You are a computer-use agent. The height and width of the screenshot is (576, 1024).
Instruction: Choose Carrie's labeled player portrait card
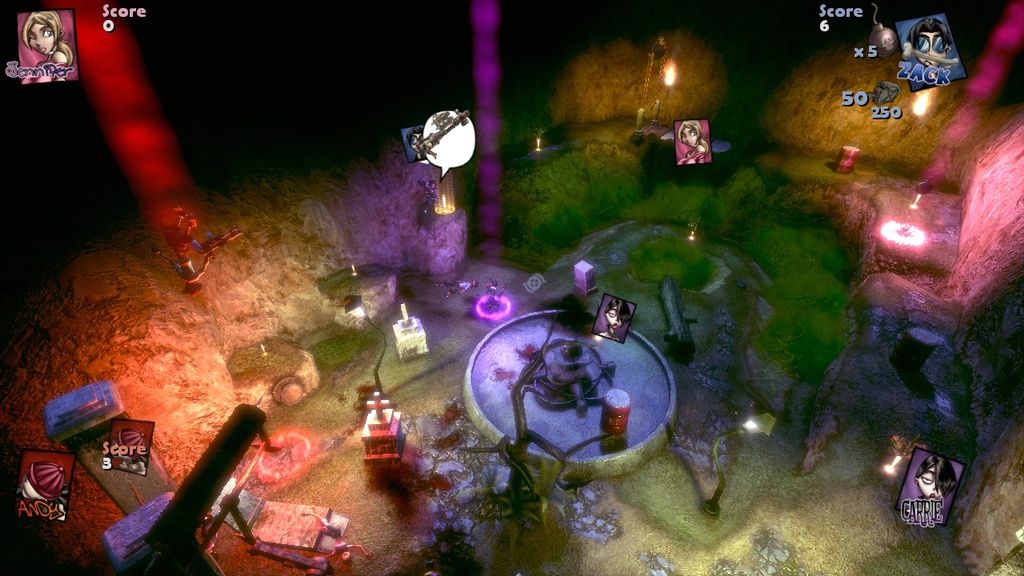(x=929, y=485)
